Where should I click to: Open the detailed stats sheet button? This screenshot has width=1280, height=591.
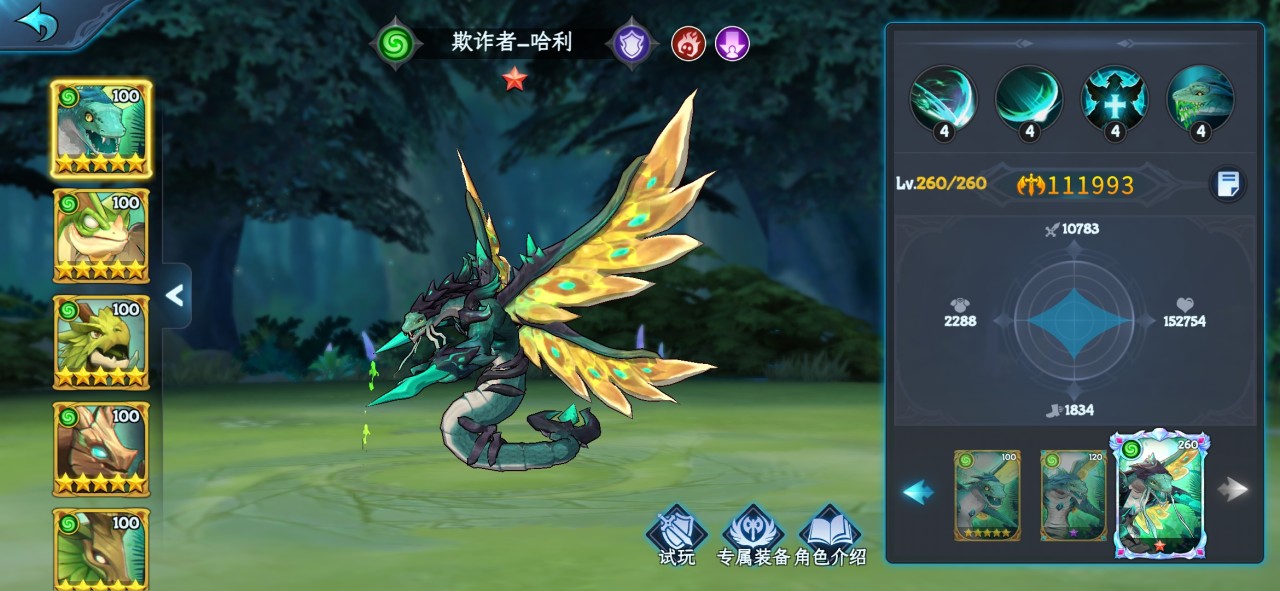coord(1227,184)
